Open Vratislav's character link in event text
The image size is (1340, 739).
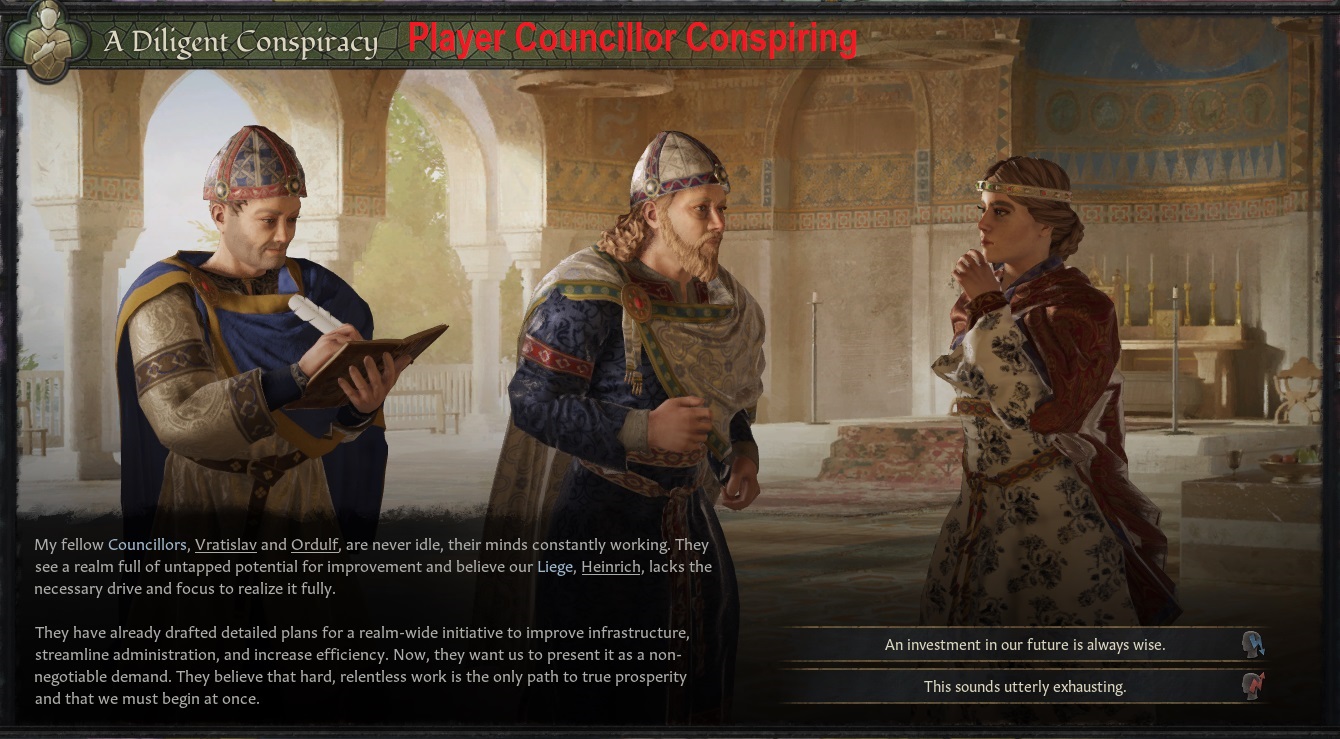[225, 545]
